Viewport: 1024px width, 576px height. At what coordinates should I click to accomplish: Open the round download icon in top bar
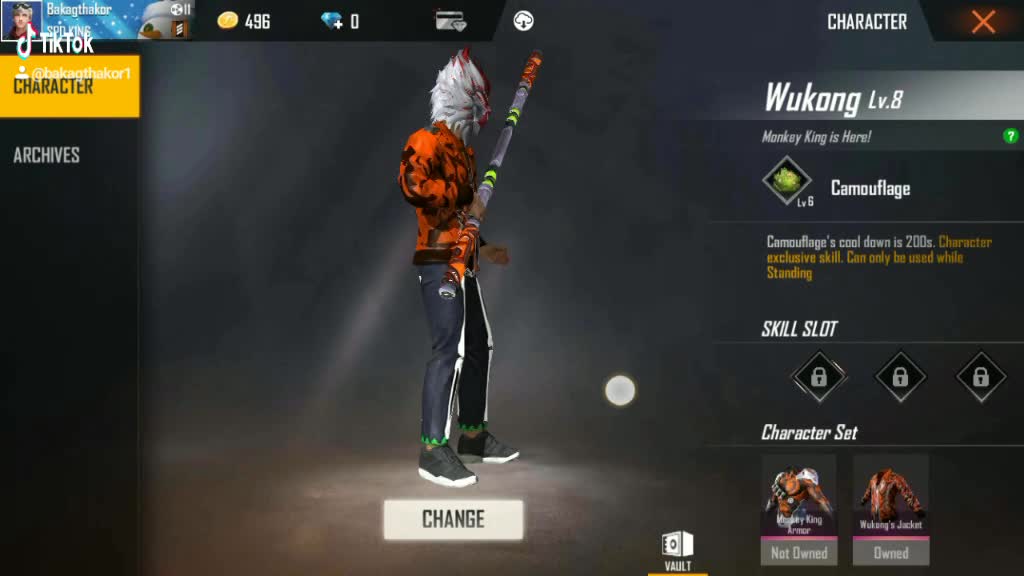click(x=523, y=21)
